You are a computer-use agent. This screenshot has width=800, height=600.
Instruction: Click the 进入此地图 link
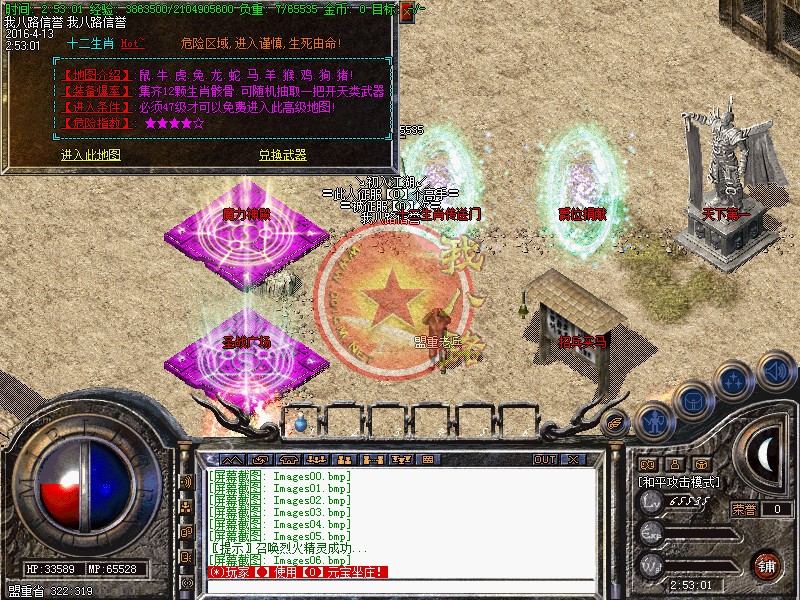90,155
